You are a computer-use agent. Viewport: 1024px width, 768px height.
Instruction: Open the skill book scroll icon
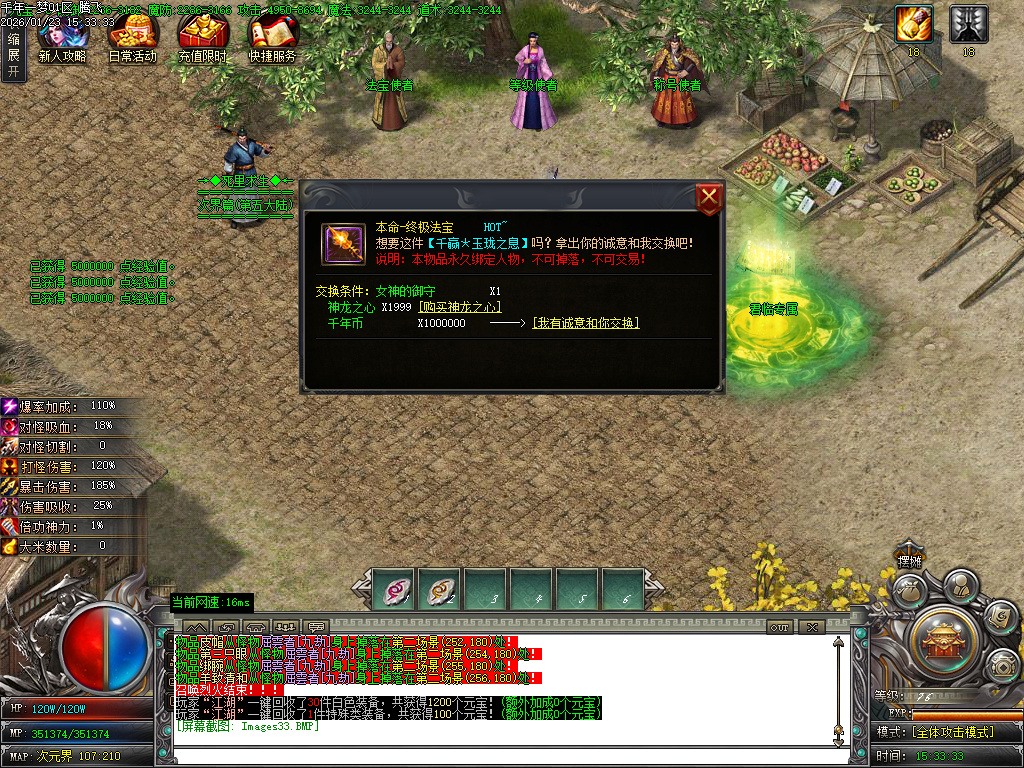tap(998, 617)
